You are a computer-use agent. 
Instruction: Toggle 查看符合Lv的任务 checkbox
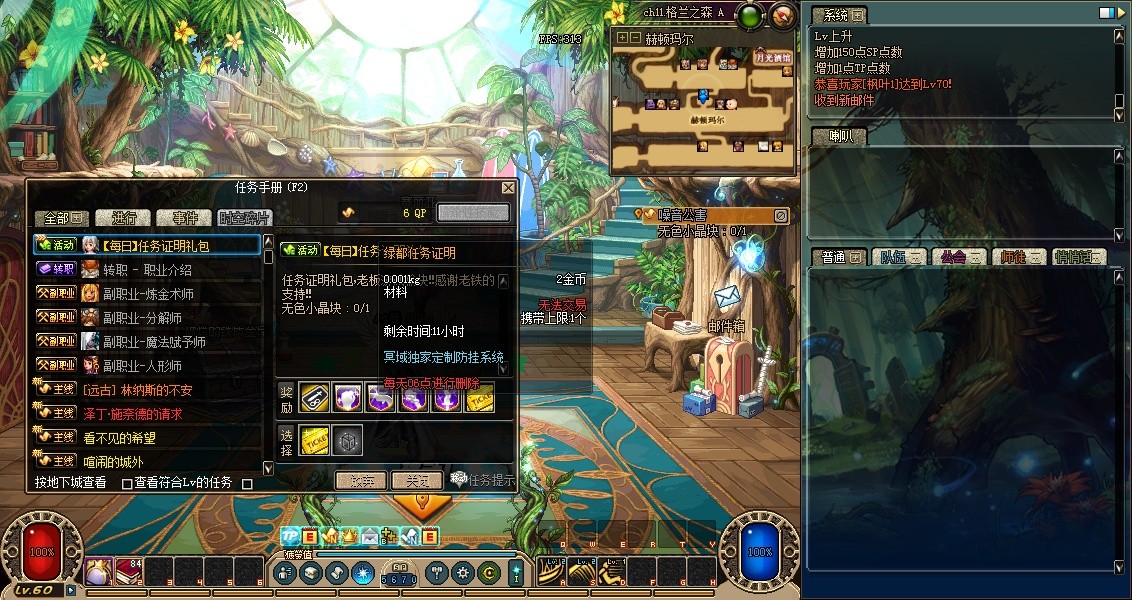click(x=127, y=484)
